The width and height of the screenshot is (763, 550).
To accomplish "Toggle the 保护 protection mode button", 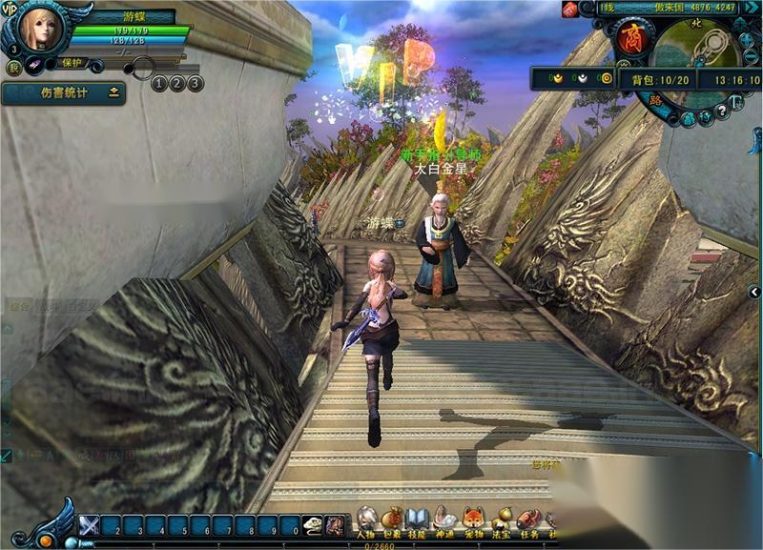I will pos(72,63).
